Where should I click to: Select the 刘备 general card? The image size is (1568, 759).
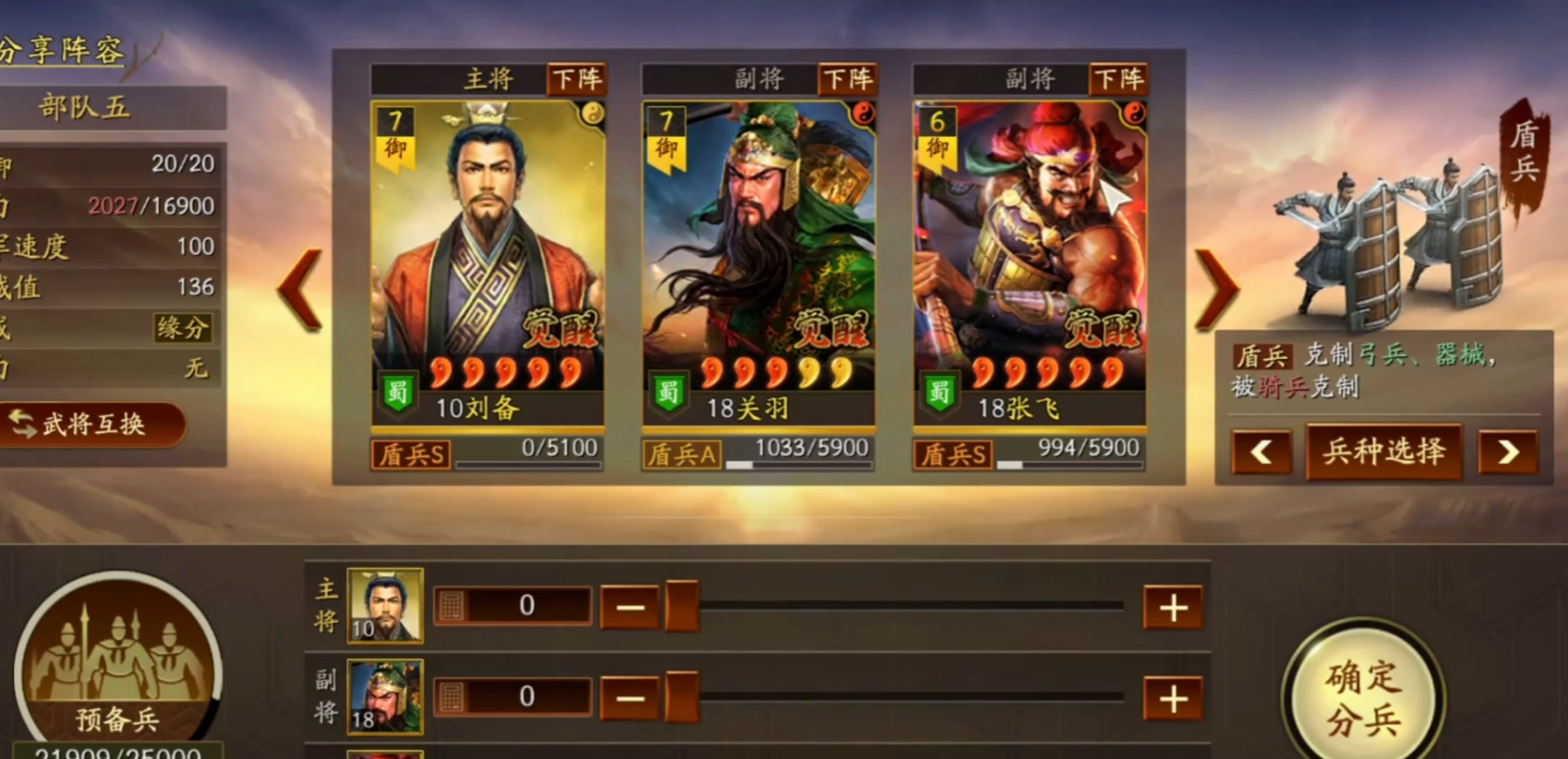pyautogui.click(x=488, y=263)
